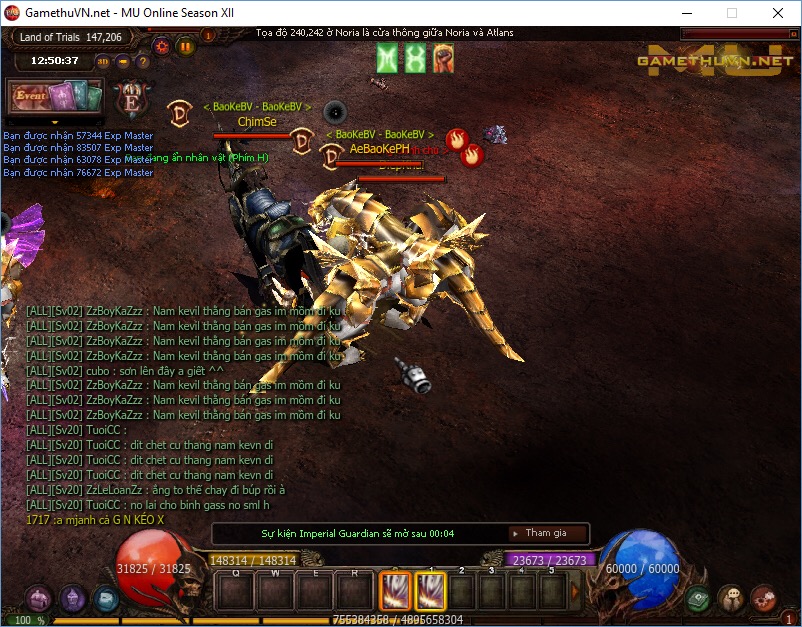Open the Event cards panel
The width and height of the screenshot is (802, 627).
coord(56,97)
